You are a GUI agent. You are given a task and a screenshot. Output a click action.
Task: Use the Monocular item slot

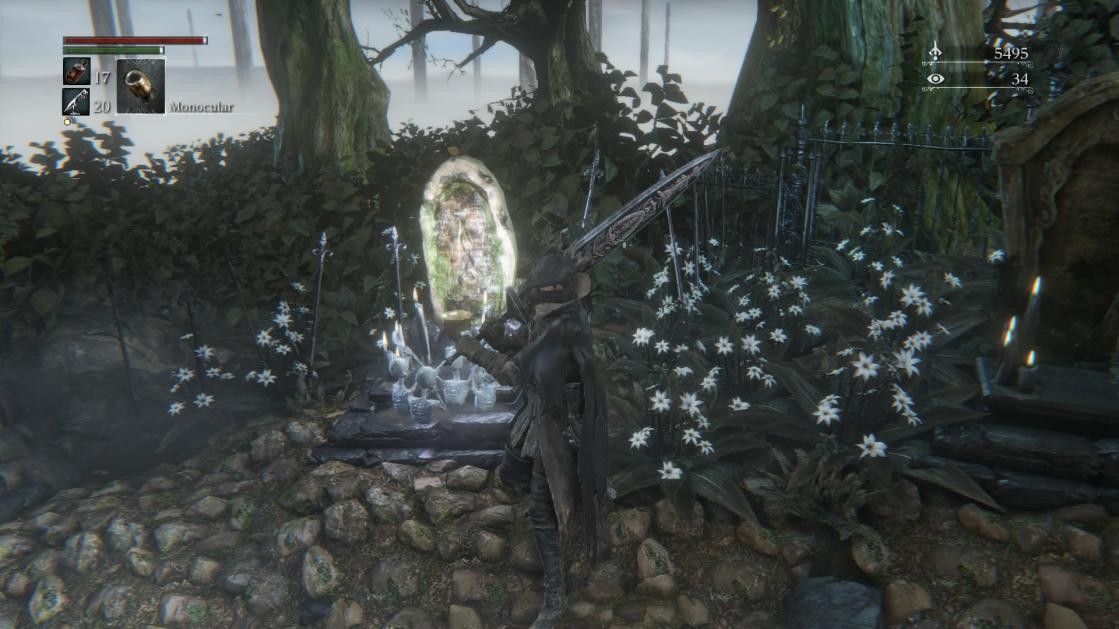coord(140,86)
